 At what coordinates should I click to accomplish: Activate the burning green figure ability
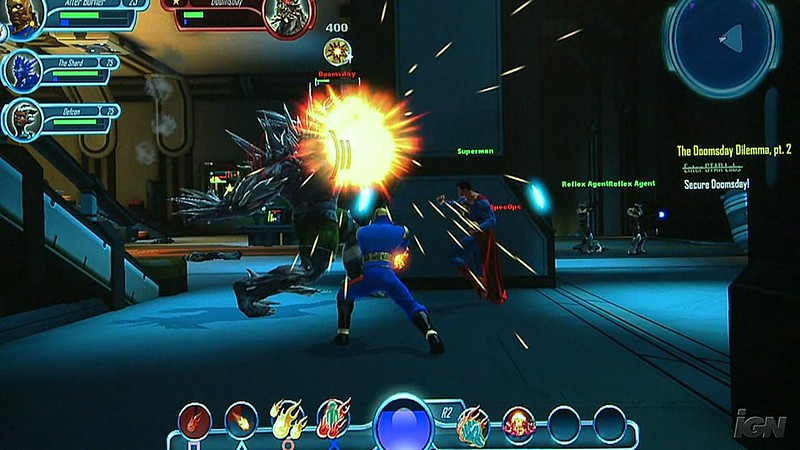(x=333, y=418)
